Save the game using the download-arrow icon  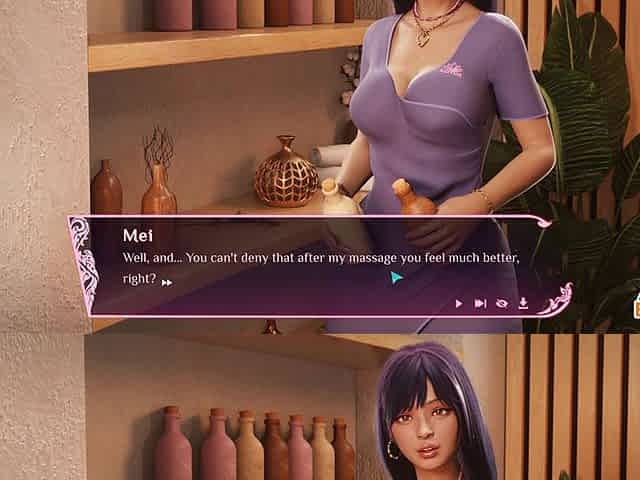pos(522,303)
